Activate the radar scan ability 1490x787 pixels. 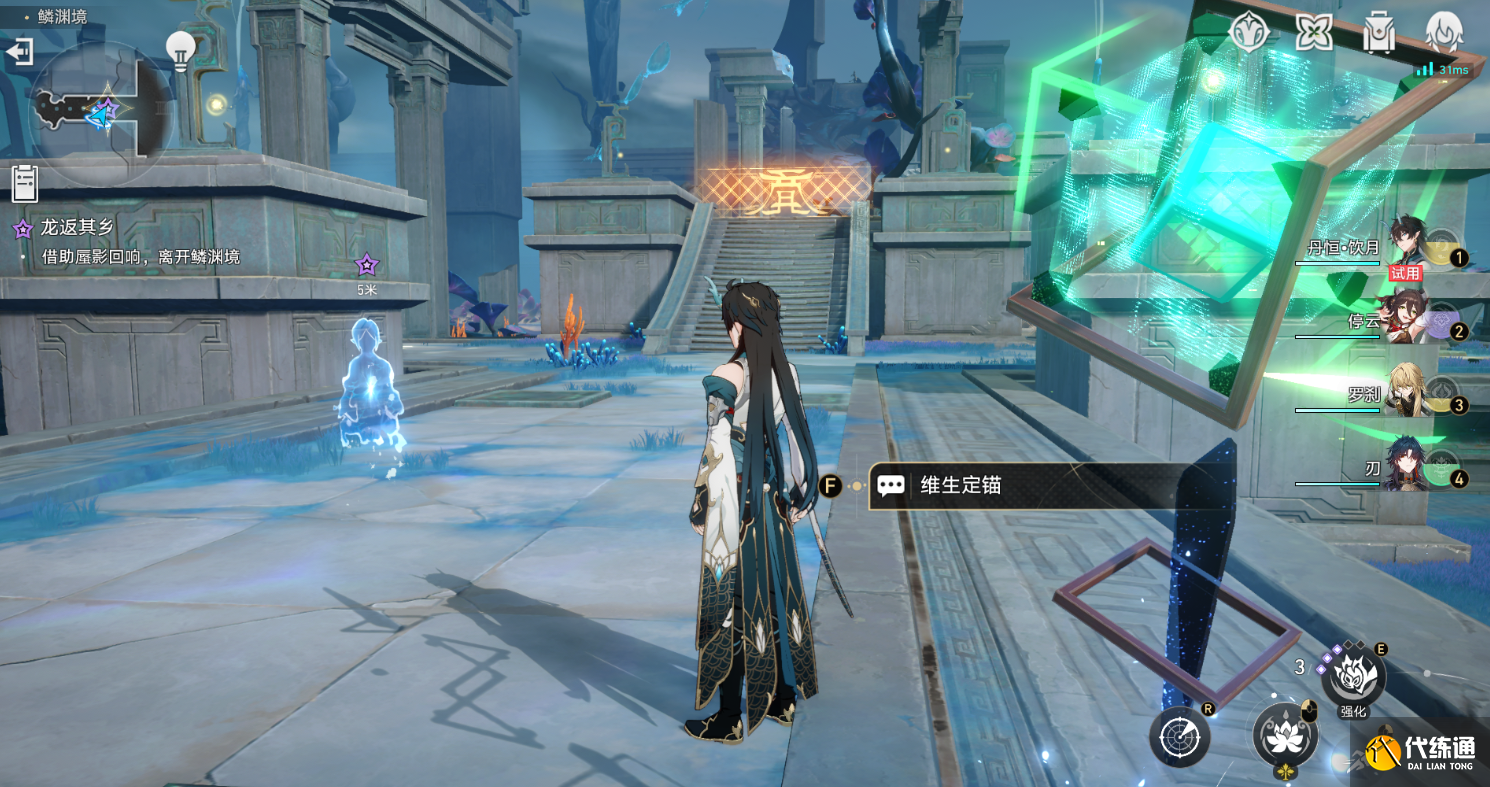pos(1179,738)
